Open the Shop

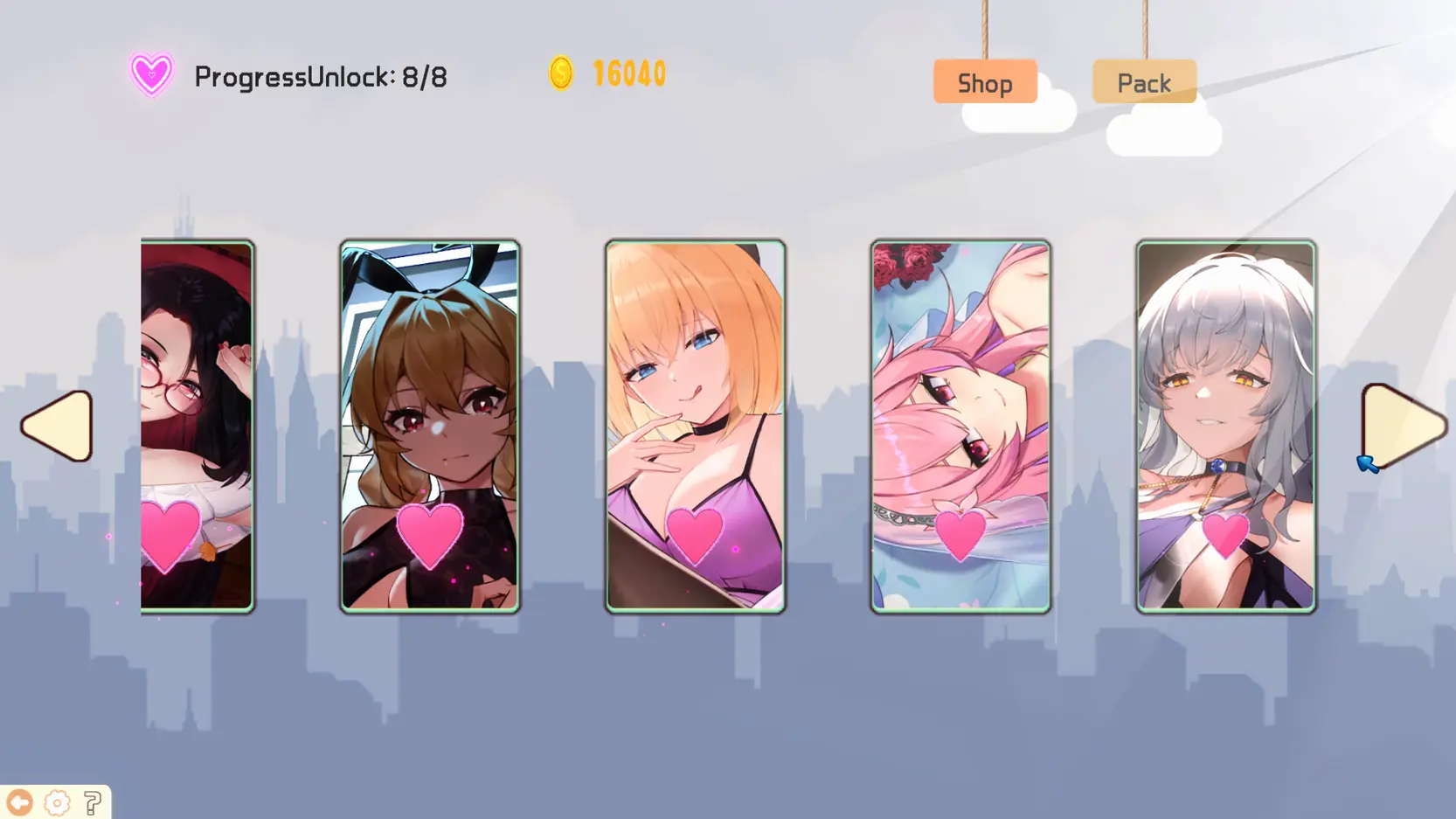(985, 82)
